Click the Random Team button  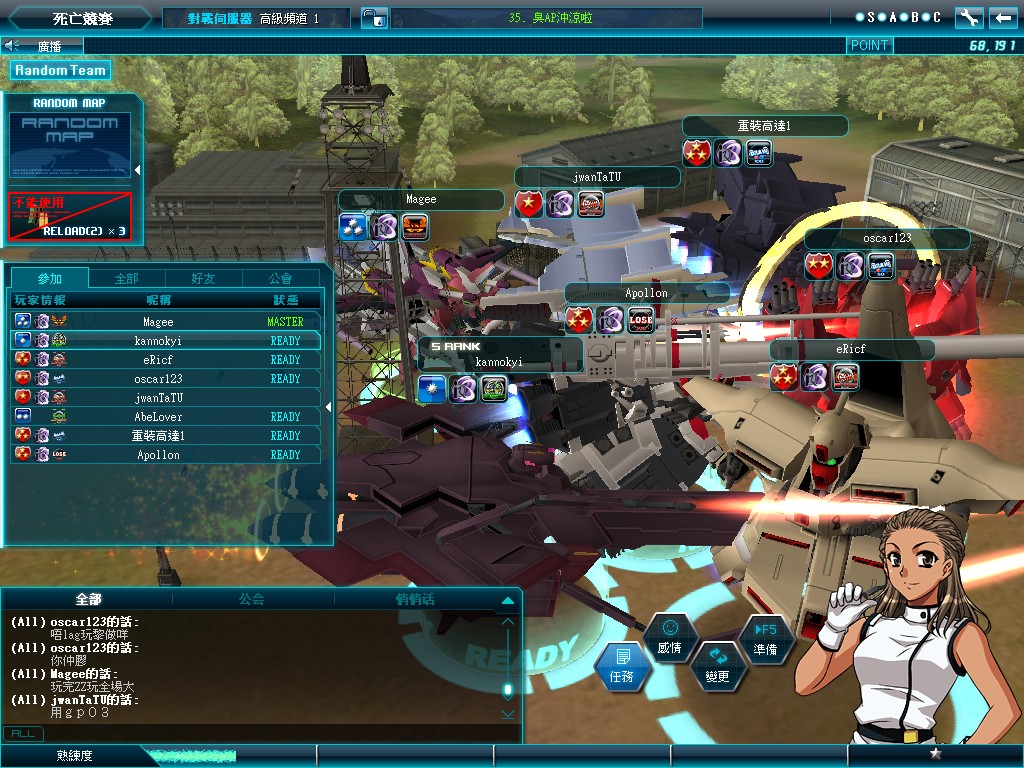pyautogui.click(x=60, y=70)
